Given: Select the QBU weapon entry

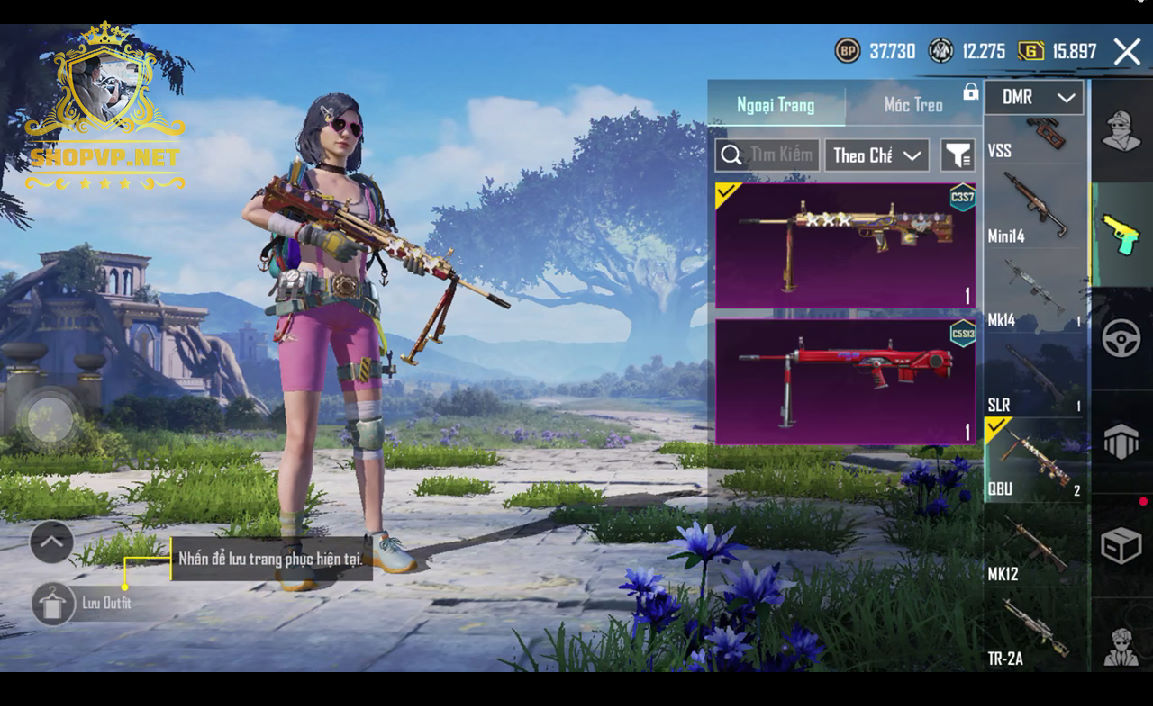Looking at the screenshot, I should (1035, 461).
